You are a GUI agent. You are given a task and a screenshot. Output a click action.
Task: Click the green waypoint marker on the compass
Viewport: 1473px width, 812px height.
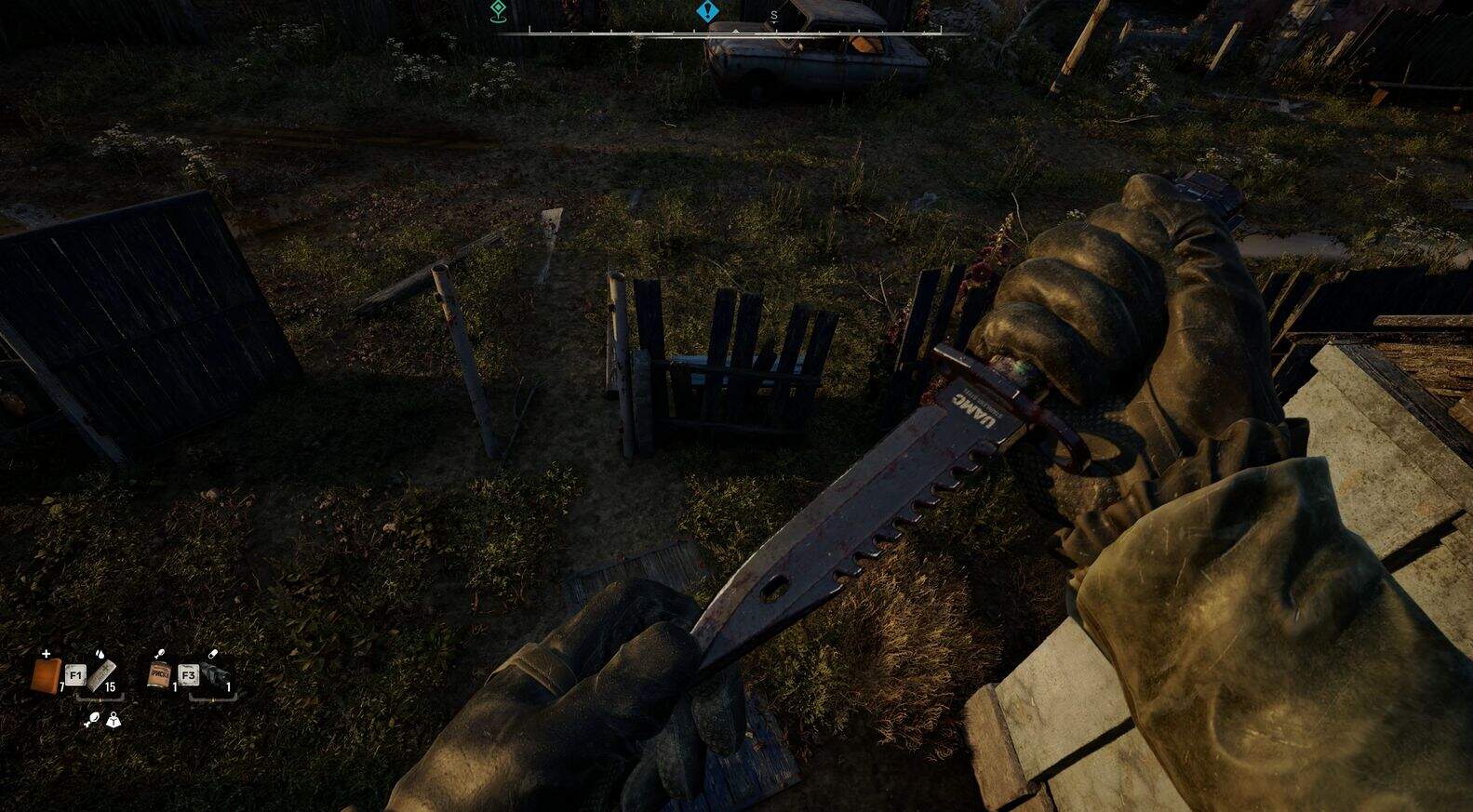click(498, 10)
